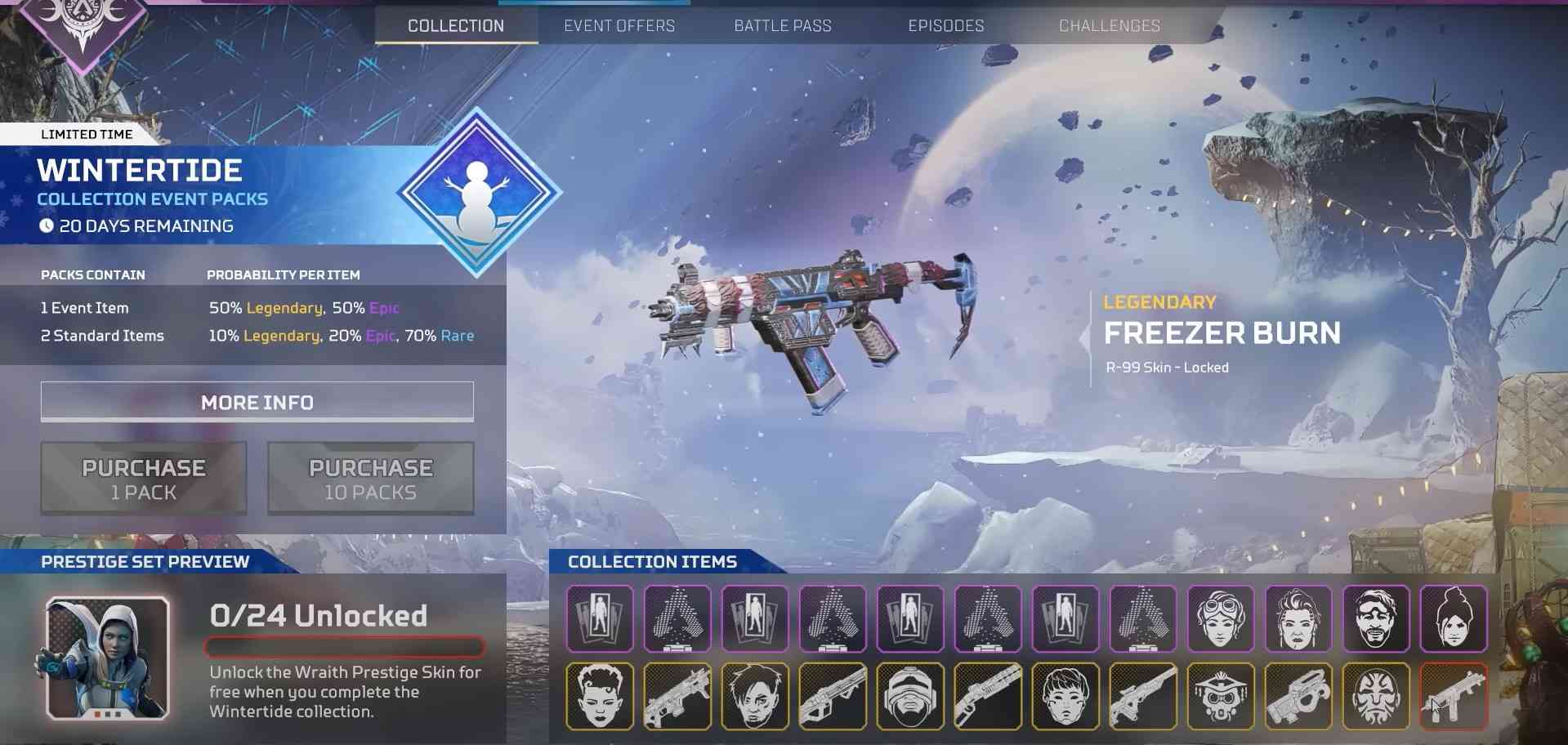Open the Battle Pass tab
1568x745 pixels.
coord(783,26)
